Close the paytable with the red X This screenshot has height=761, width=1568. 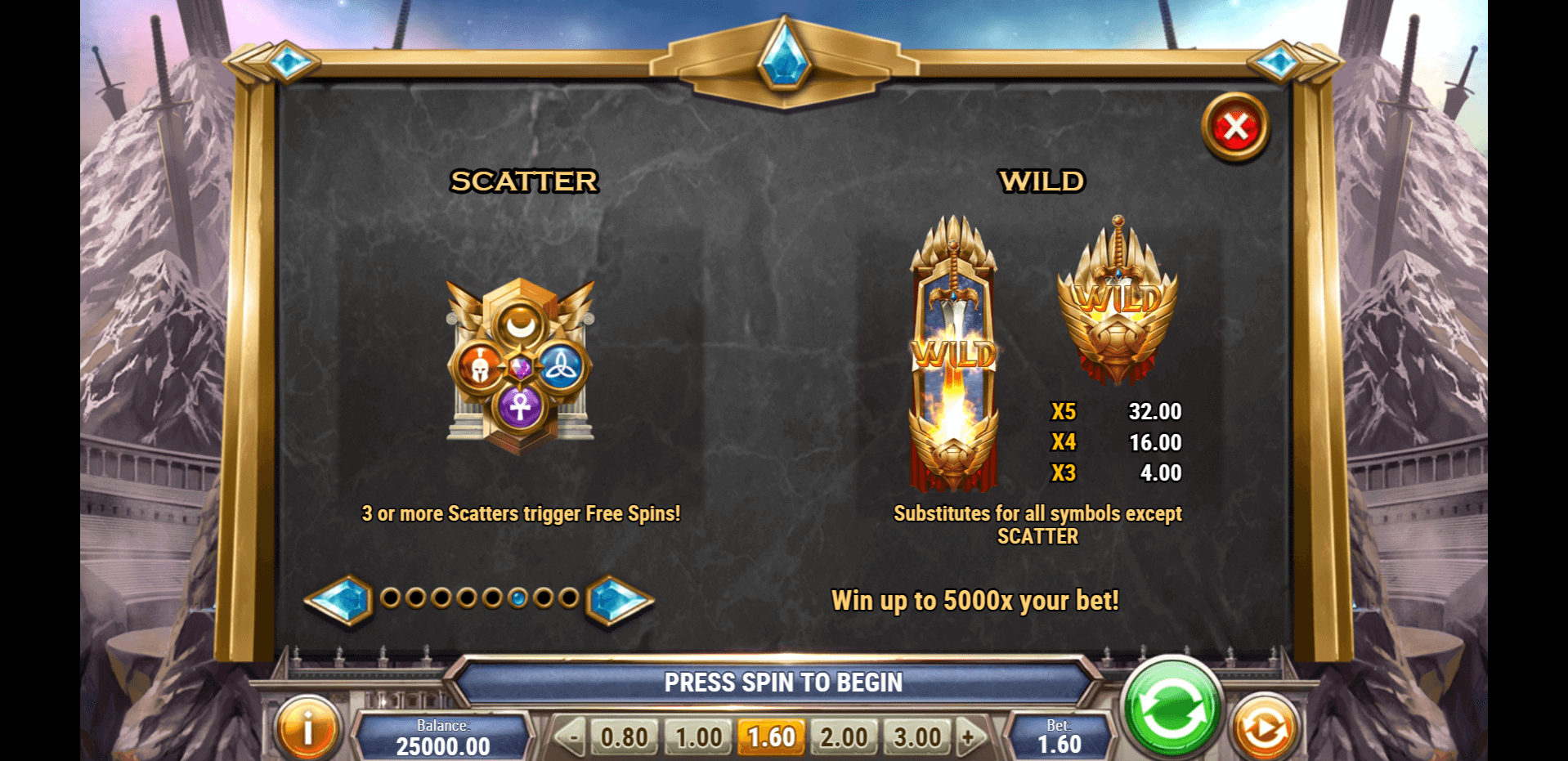pos(1235,128)
